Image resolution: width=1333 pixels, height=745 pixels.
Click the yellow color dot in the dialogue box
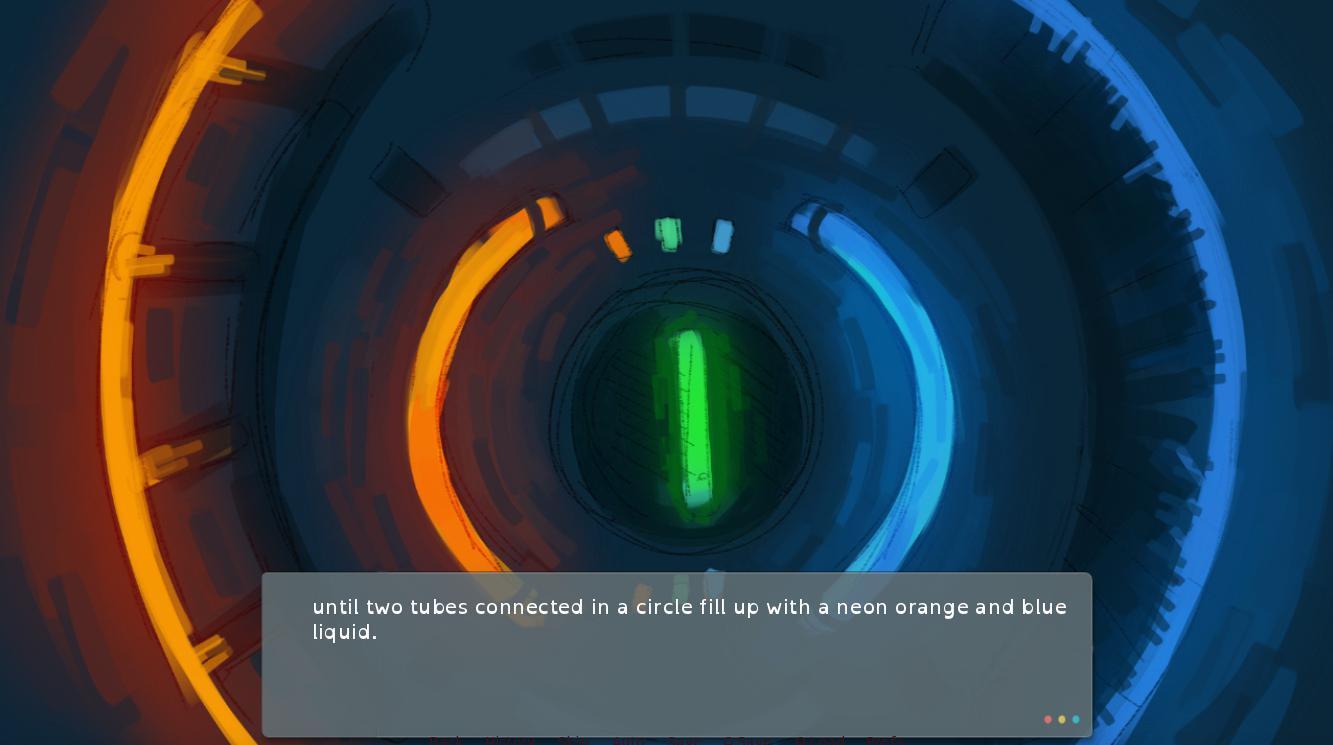tap(1062, 719)
